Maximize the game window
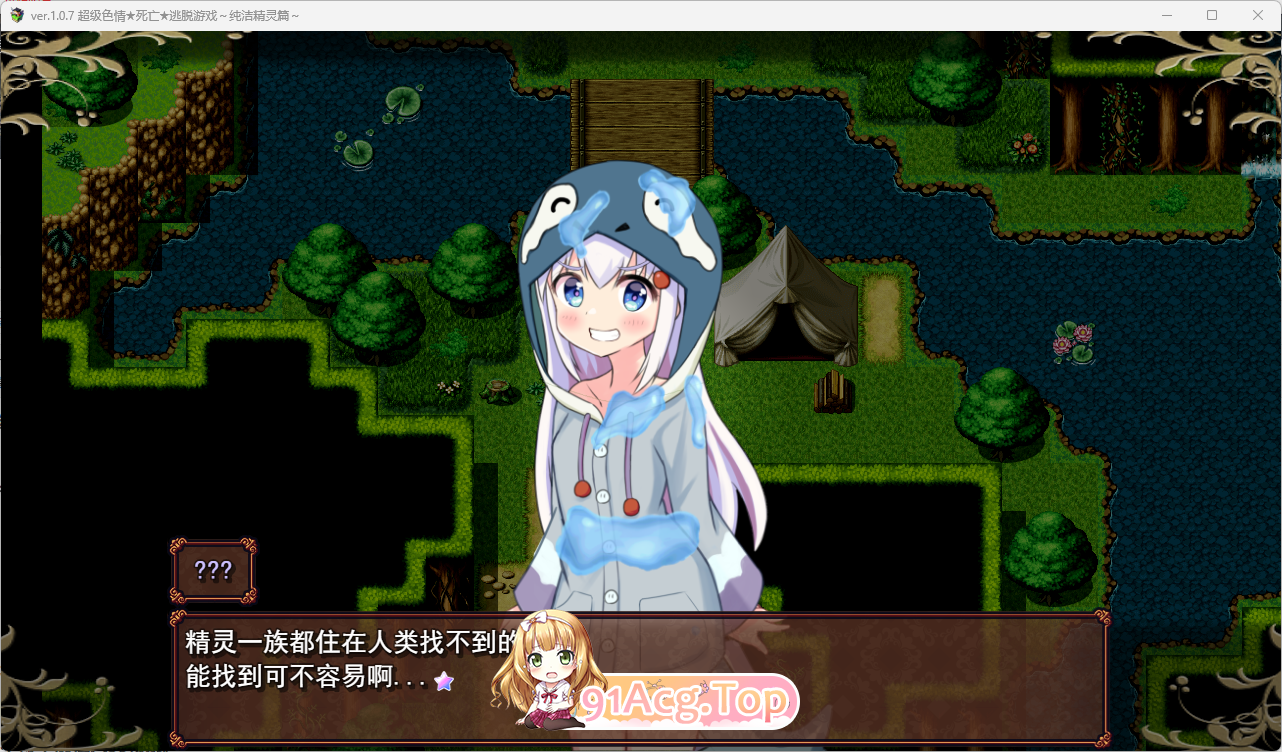Image resolution: width=1282 pixels, height=752 pixels. (1212, 15)
